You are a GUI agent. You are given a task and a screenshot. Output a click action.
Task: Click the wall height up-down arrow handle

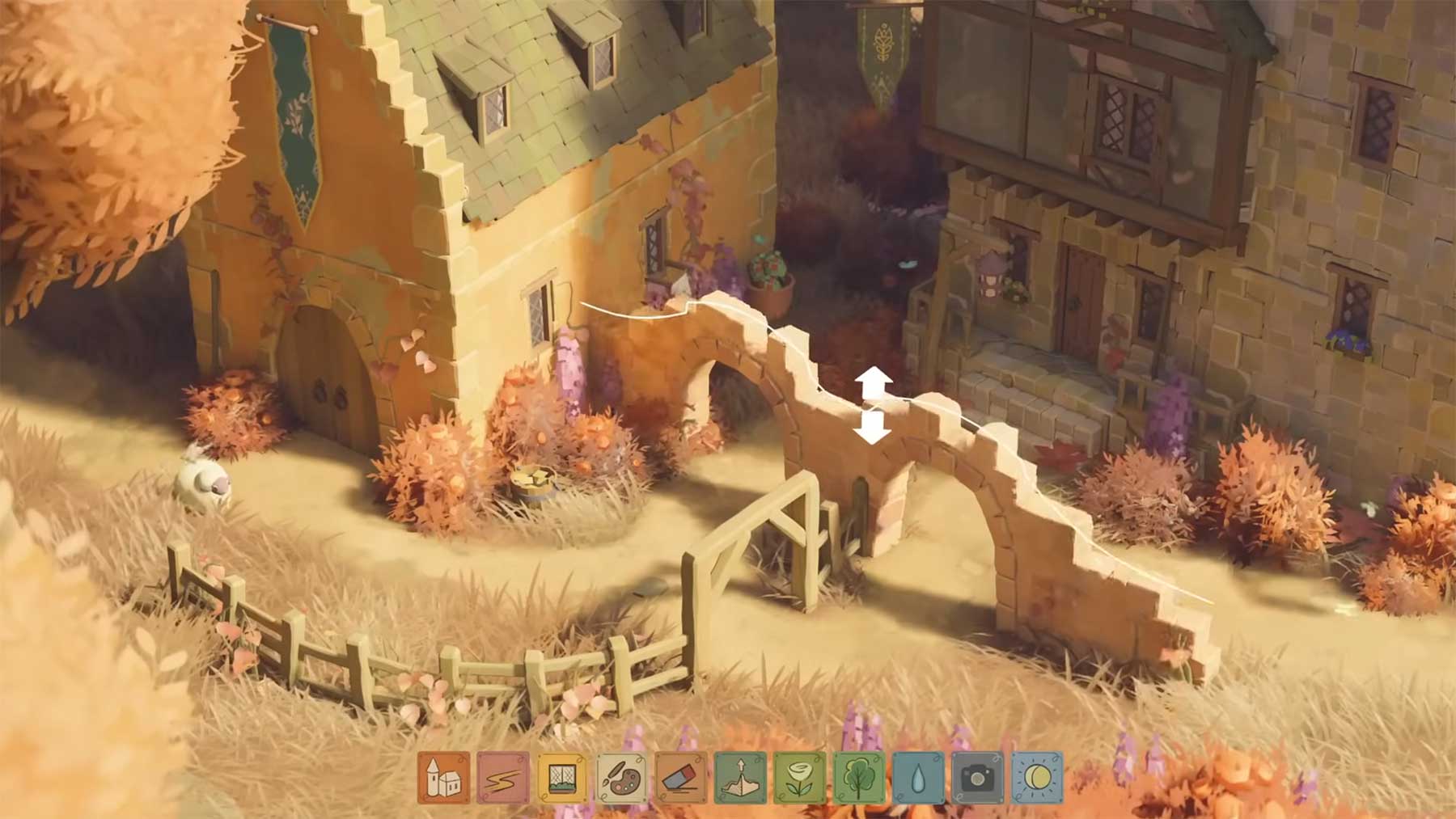(x=872, y=405)
